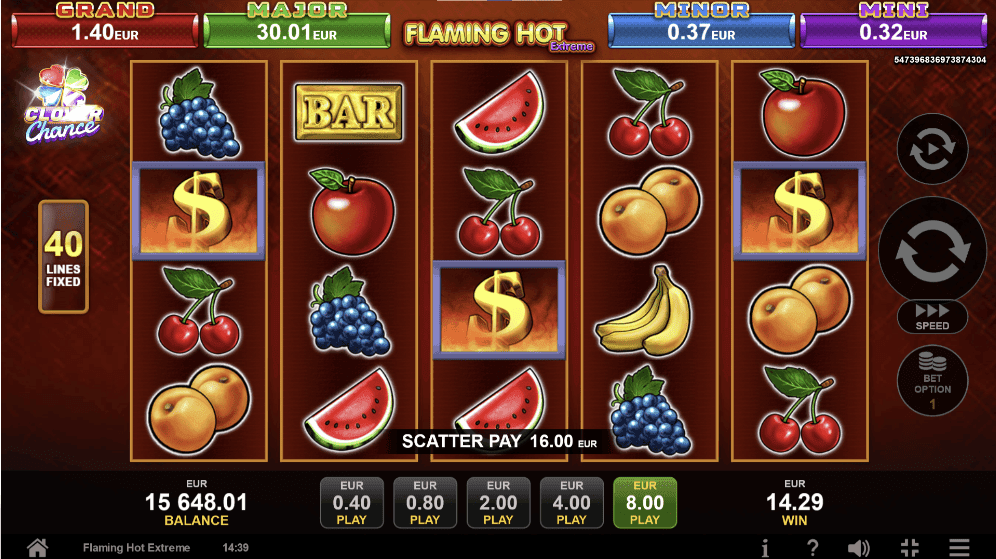The width and height of the screenshot is (996, 559).
Task: Open the Bet Option selector
Action: [932, 382]
